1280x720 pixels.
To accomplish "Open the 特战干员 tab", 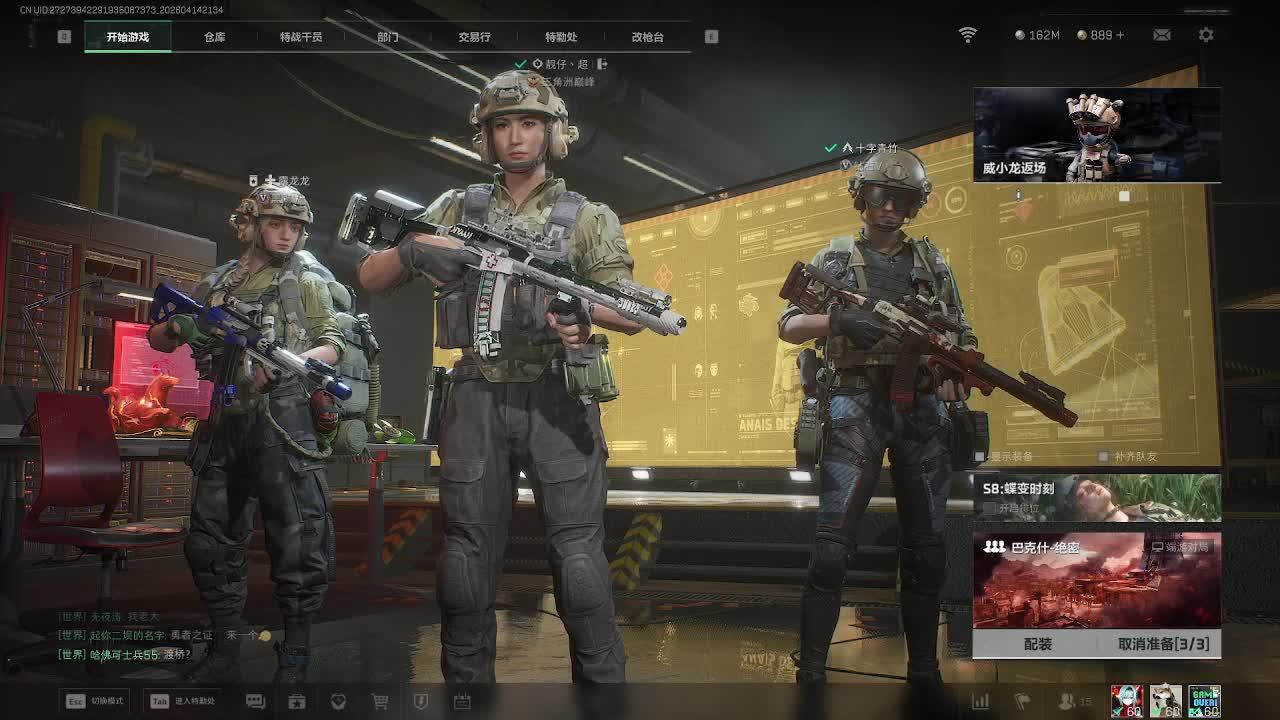I will pos(301,37).
